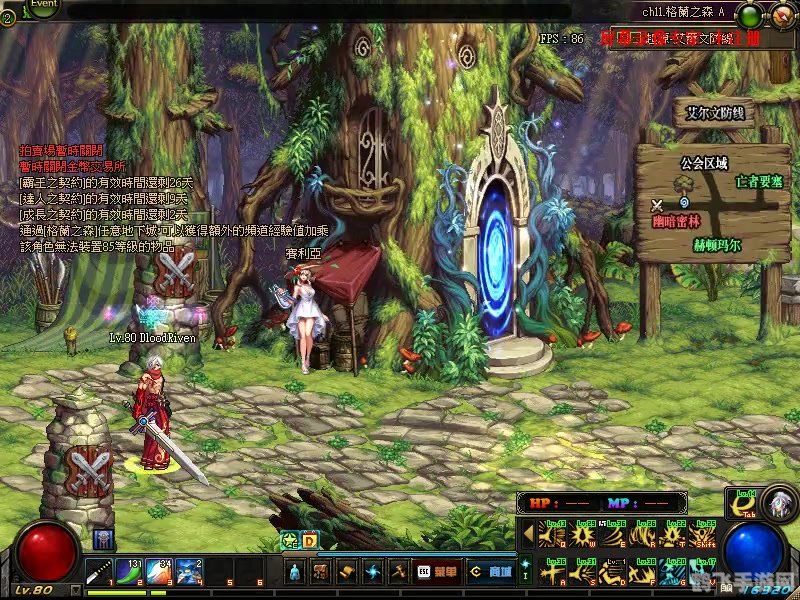Open the skill window star icon
This screenshot has height=600, width=800.
(x=373, y=572)
